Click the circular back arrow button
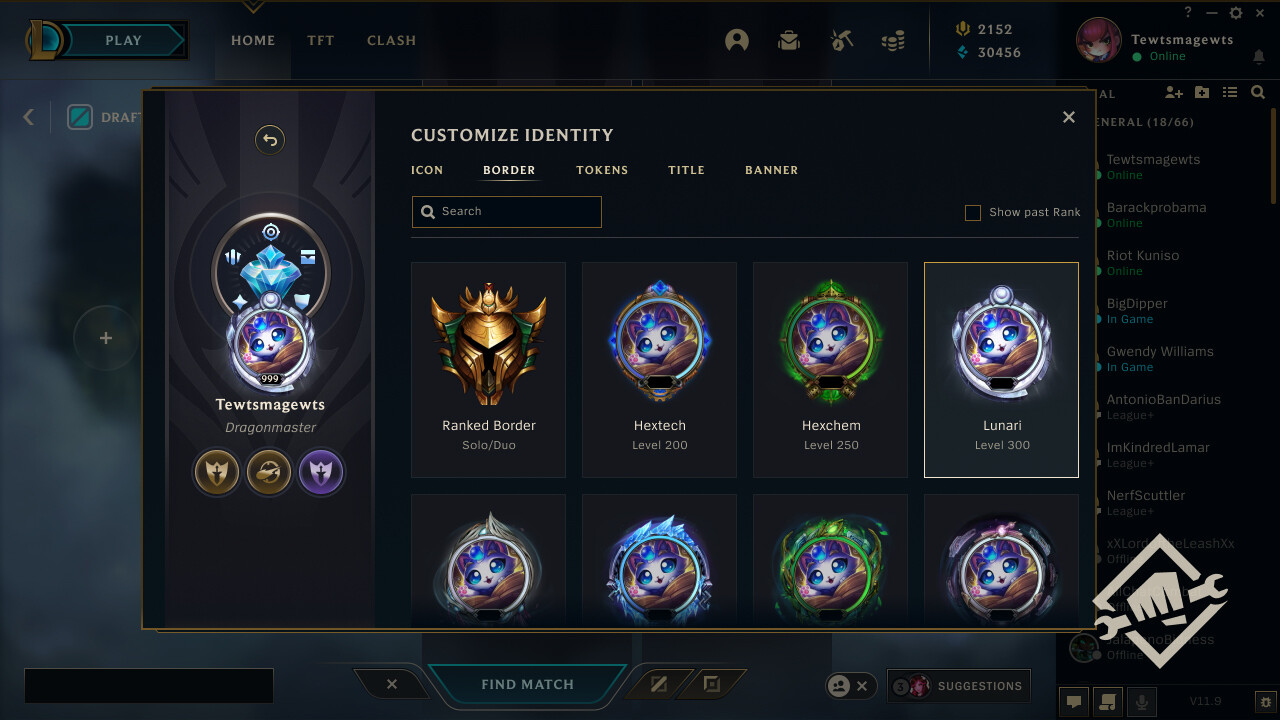Screen dimensions: 1280x720 click(270, 140)
